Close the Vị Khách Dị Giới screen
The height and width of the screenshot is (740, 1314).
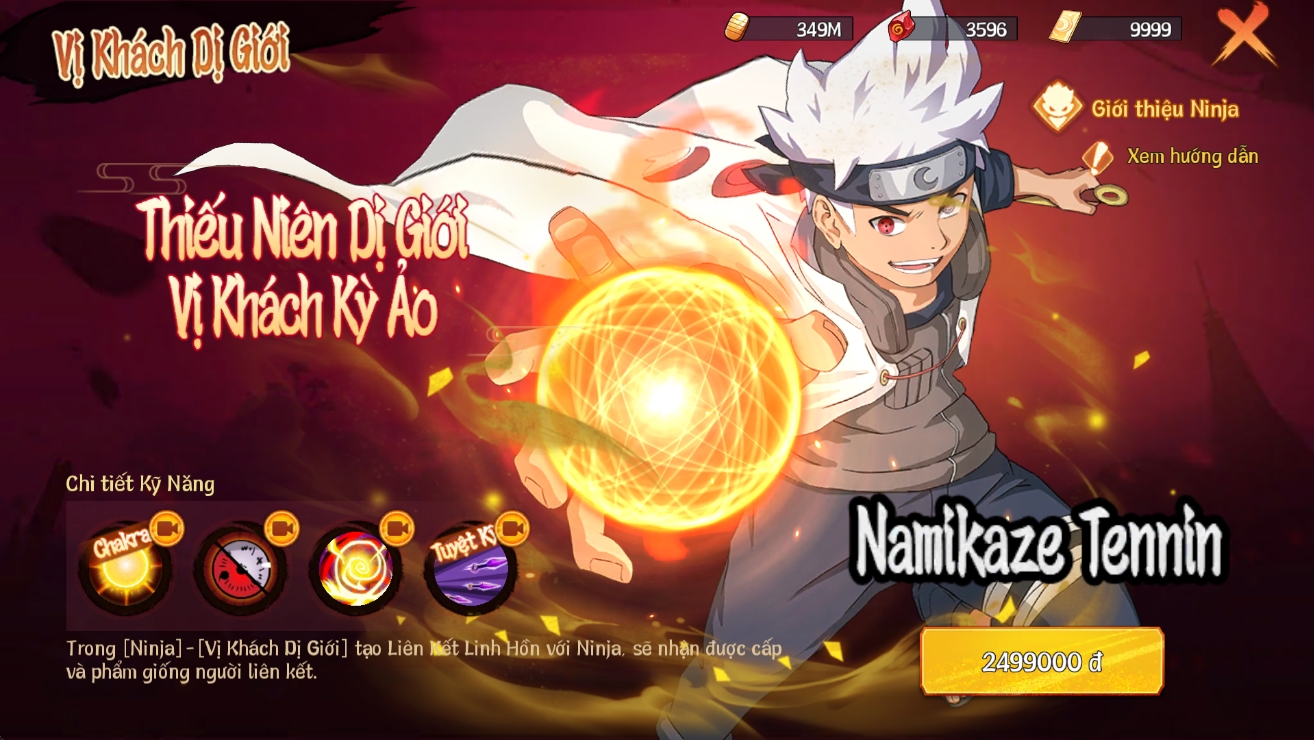1244,33
